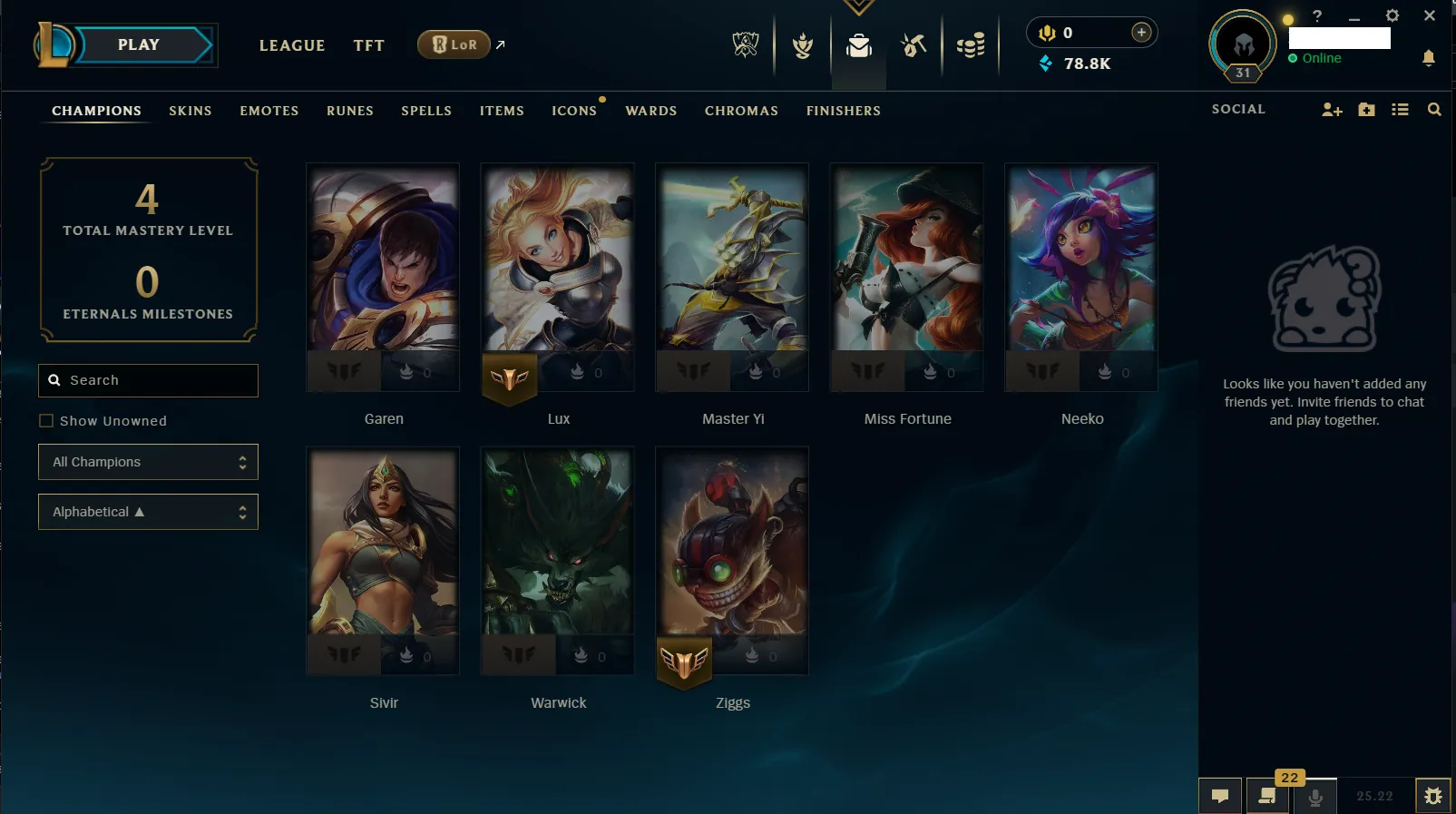Screen dimensions: 1456x814
Task: Open the client settings gear
Action: tap(1392, 15)
